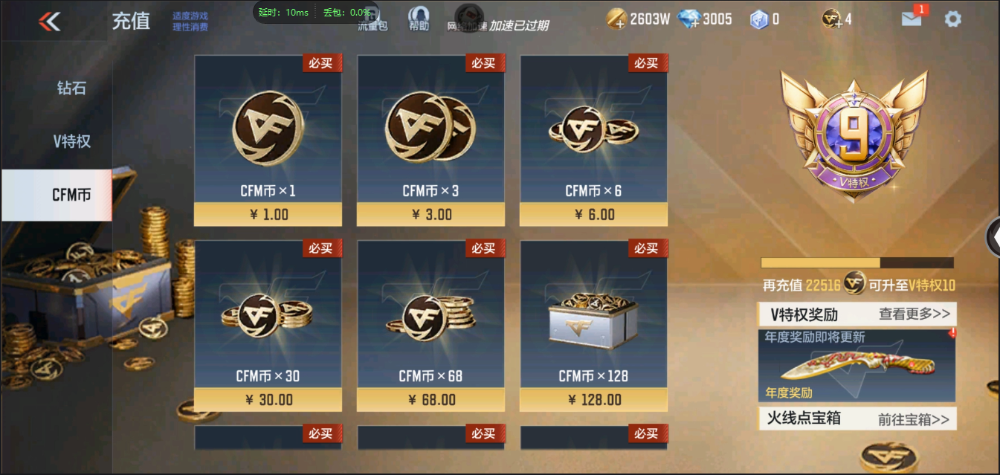1000x475 pixels.
Task: Purchase the CFM币×3 pack
Action: [430, 141]
